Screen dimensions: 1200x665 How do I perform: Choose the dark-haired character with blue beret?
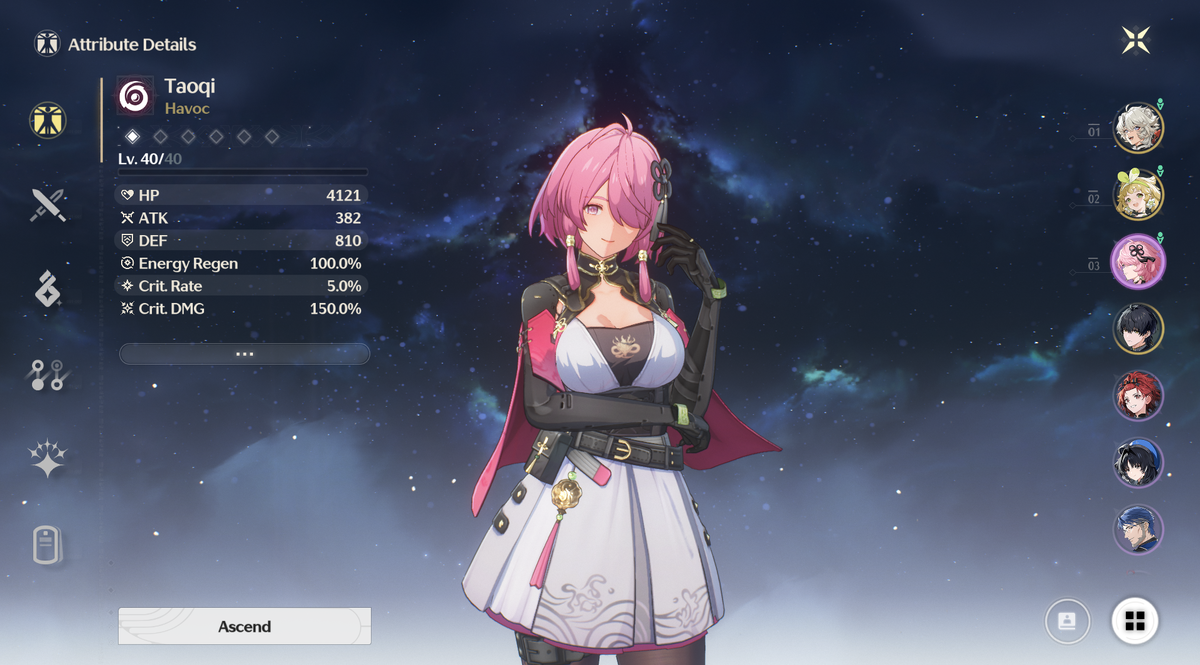1138,462
